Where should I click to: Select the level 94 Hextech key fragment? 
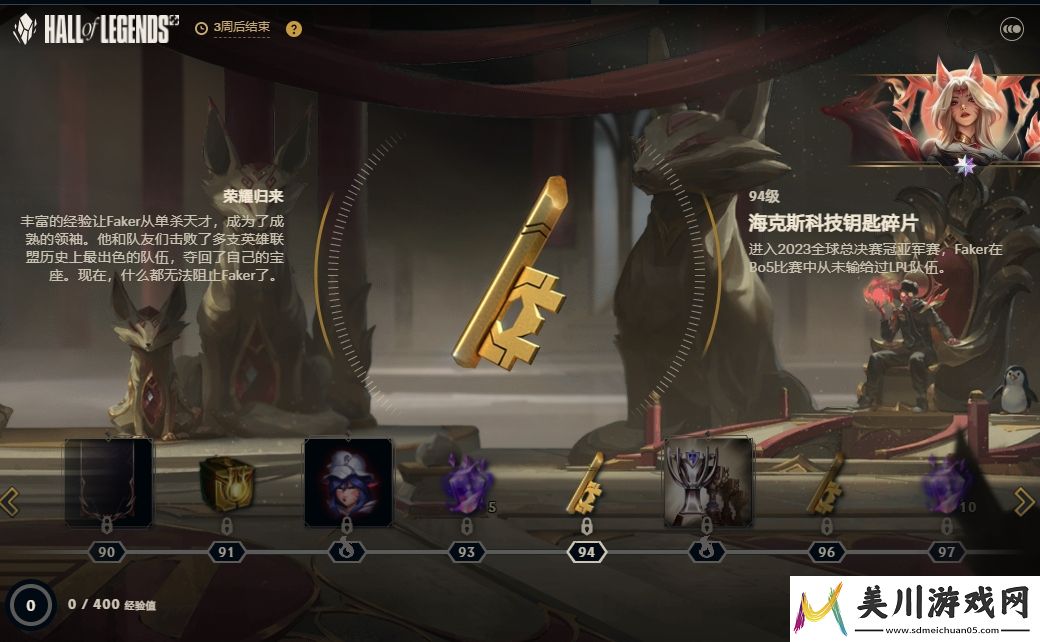(586, 480)
